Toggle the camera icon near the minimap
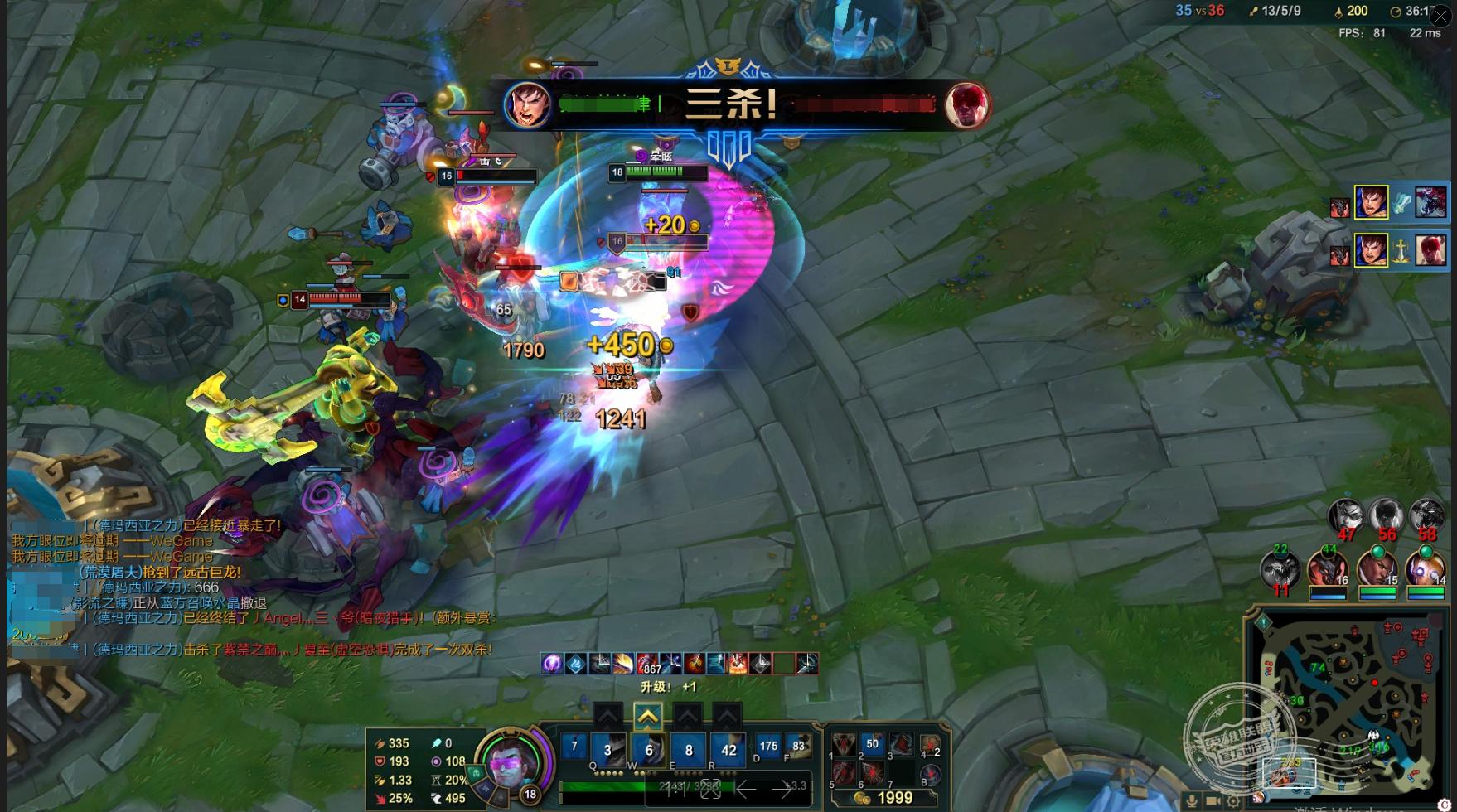 pyautogui.click(x=1213, y=800)
